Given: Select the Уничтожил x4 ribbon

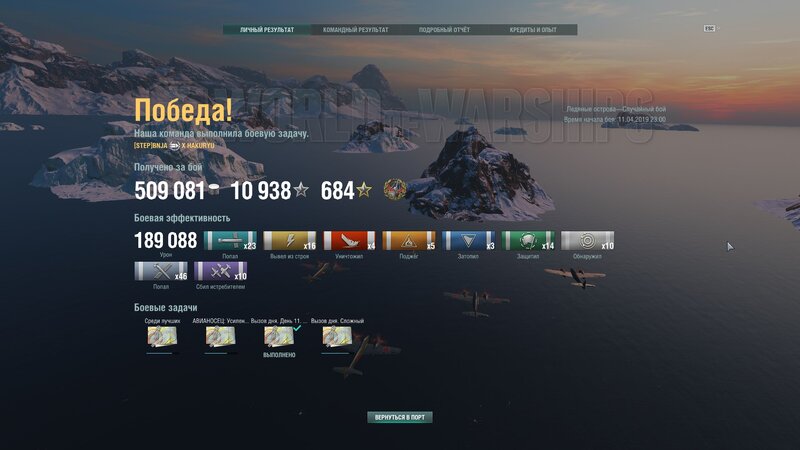Looking at the screenshot, I should pos(349,241).
